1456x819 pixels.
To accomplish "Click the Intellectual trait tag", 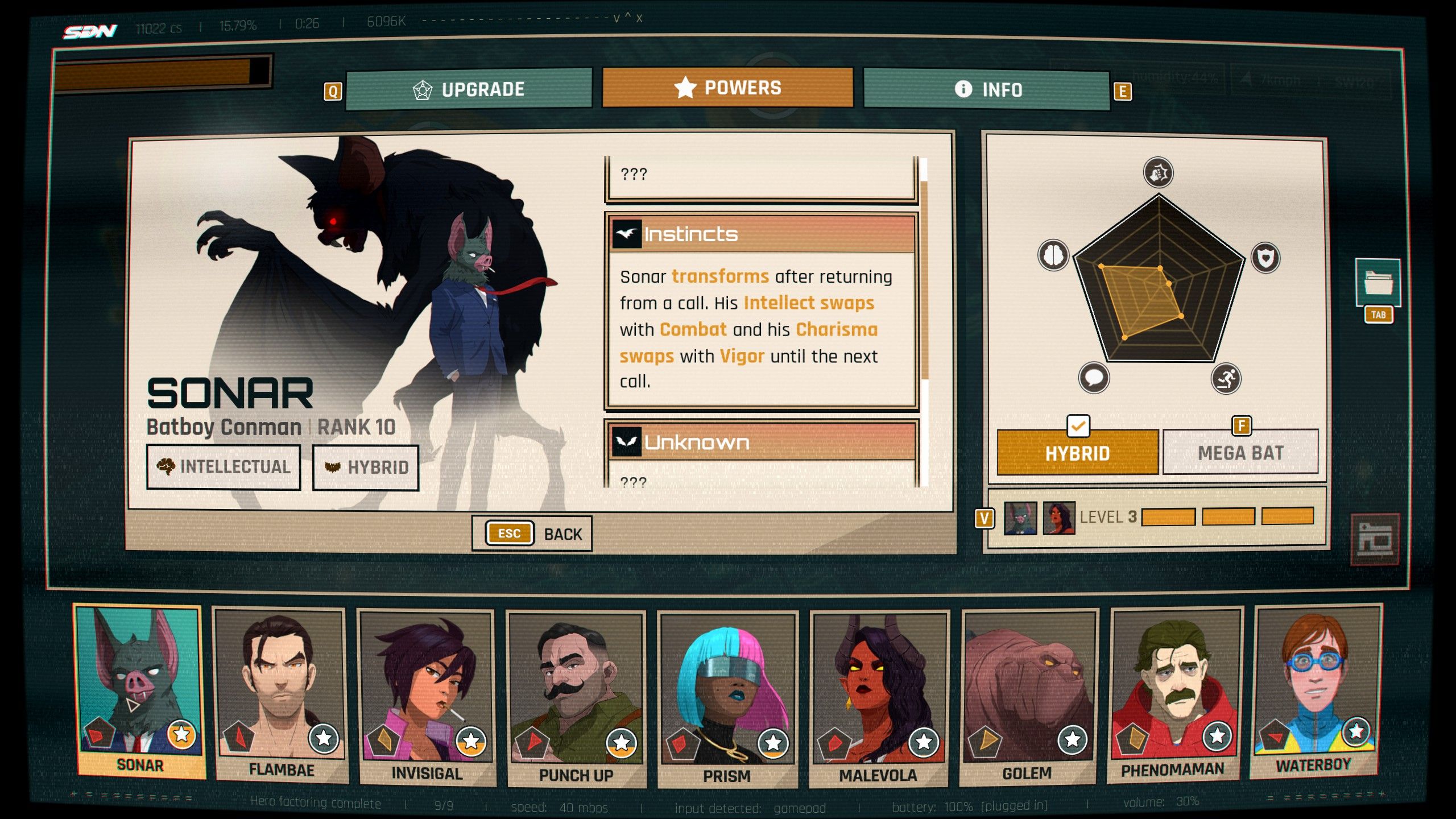I will click(224, 468).
